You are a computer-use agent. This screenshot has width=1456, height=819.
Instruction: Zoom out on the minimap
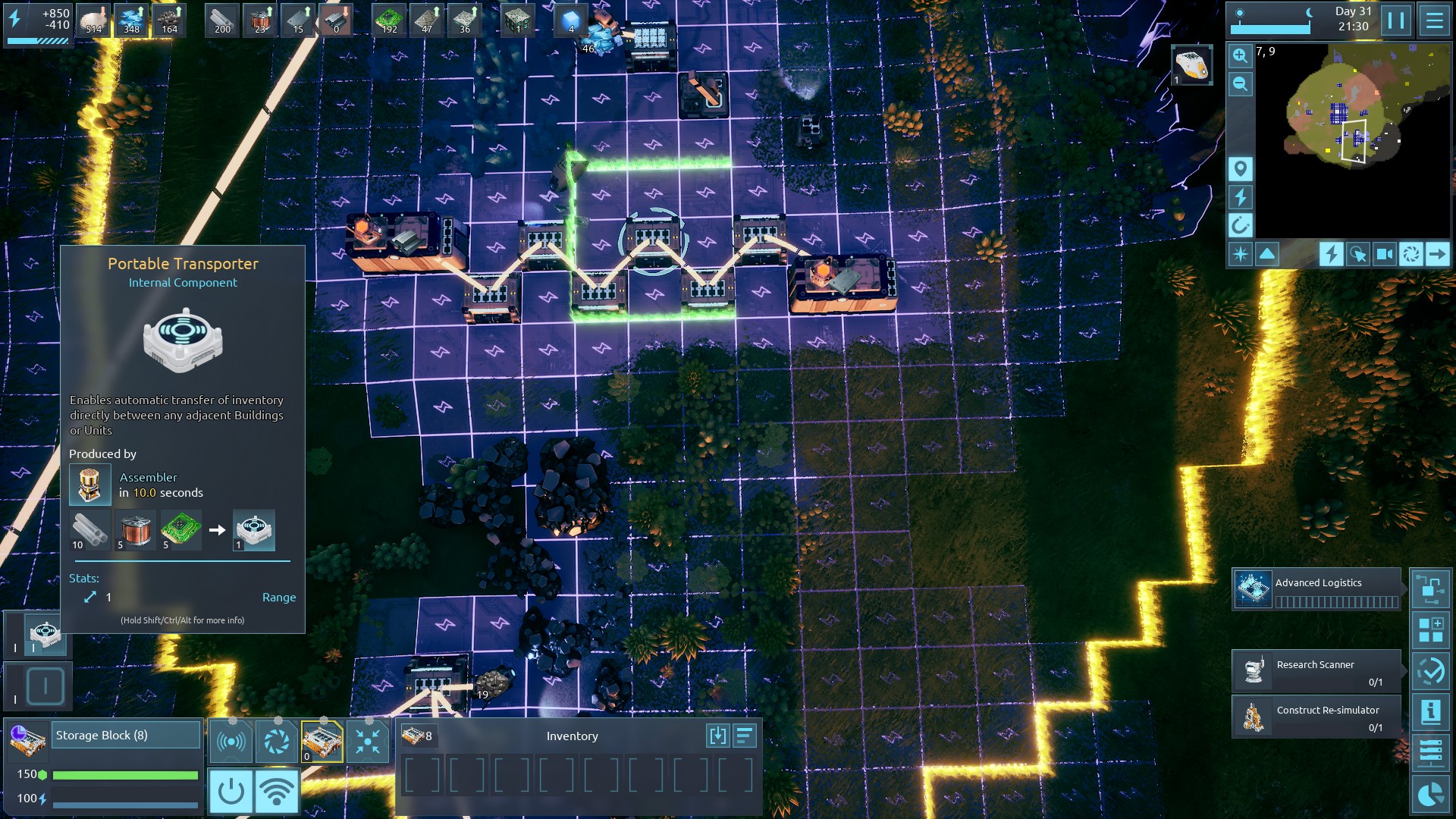(x=1240, y=84)
